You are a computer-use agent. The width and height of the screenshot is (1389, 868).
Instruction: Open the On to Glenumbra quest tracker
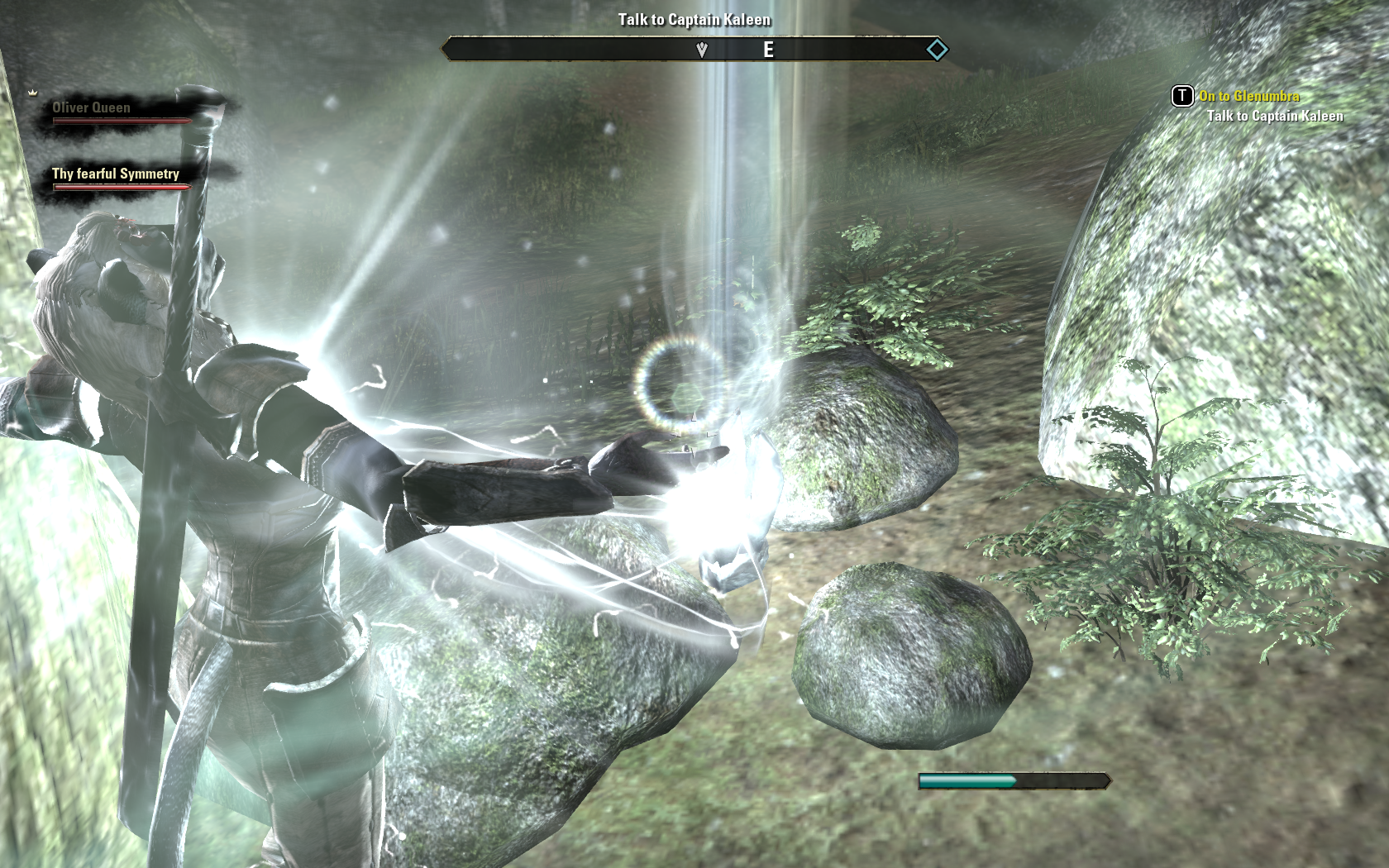[1248, 96]
